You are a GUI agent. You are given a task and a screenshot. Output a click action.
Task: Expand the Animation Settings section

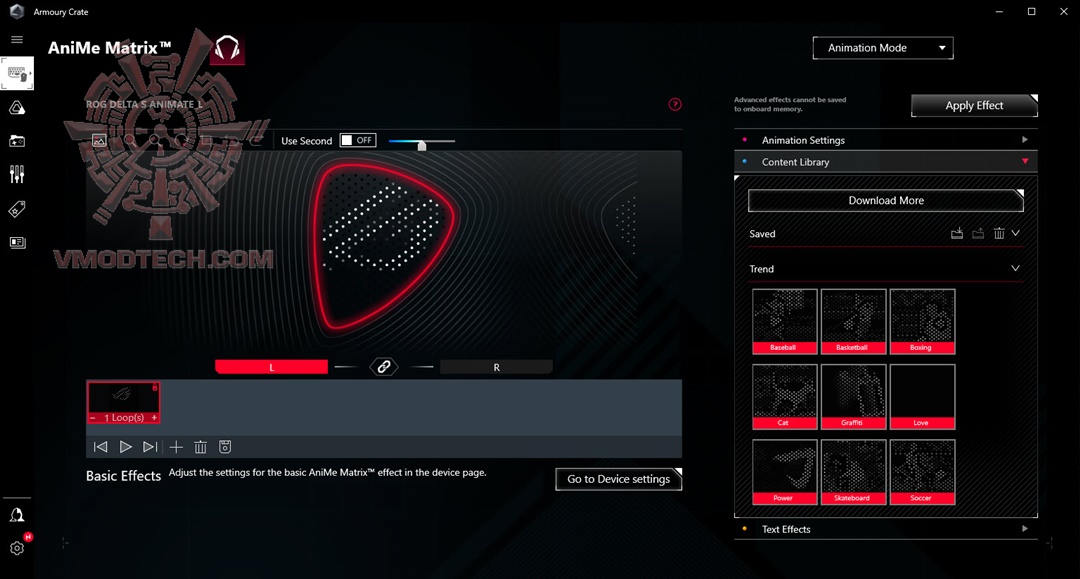[886, 140]
